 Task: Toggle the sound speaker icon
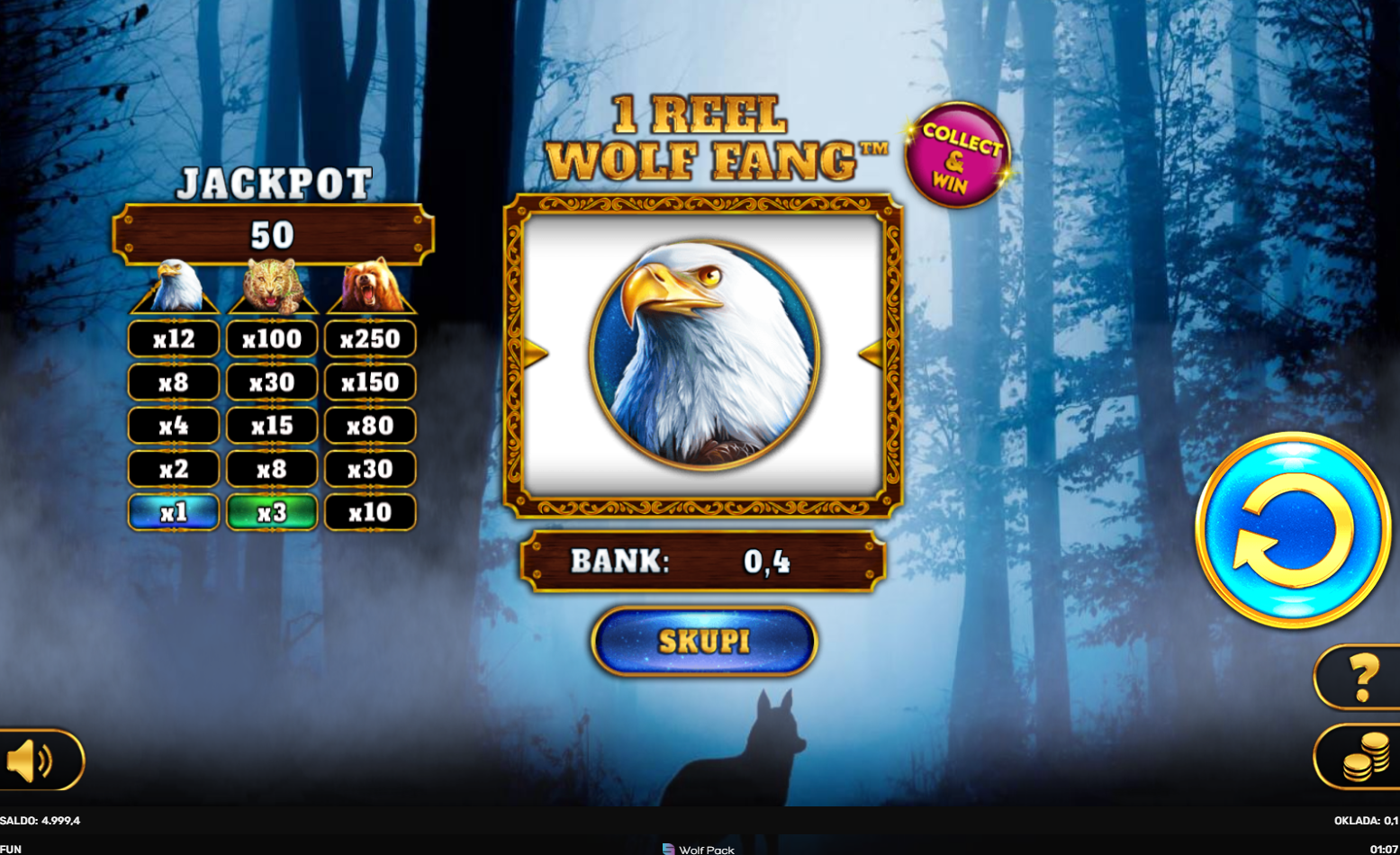(36, 761)
